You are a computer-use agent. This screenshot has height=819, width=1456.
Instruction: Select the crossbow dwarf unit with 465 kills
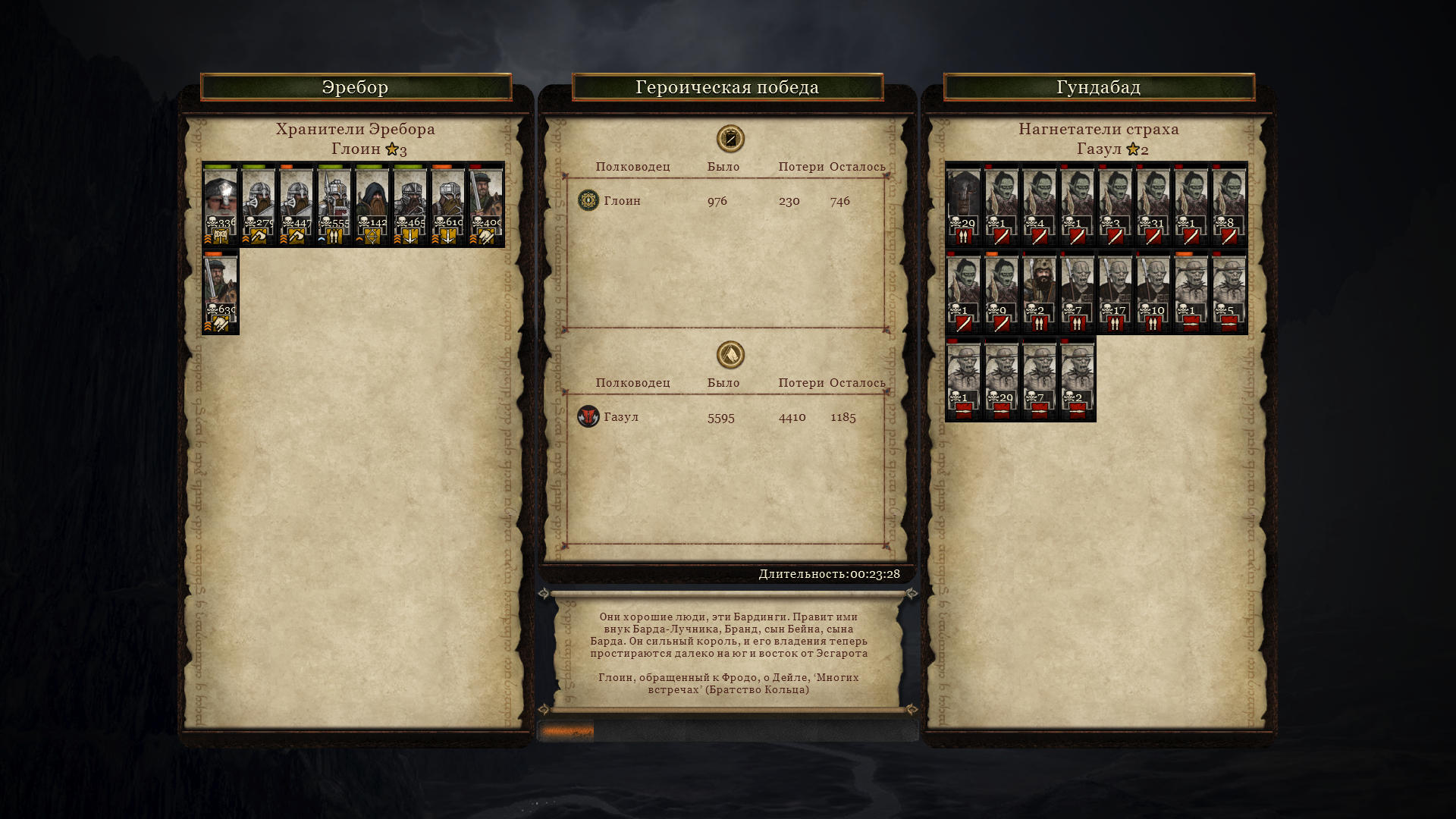410,205
